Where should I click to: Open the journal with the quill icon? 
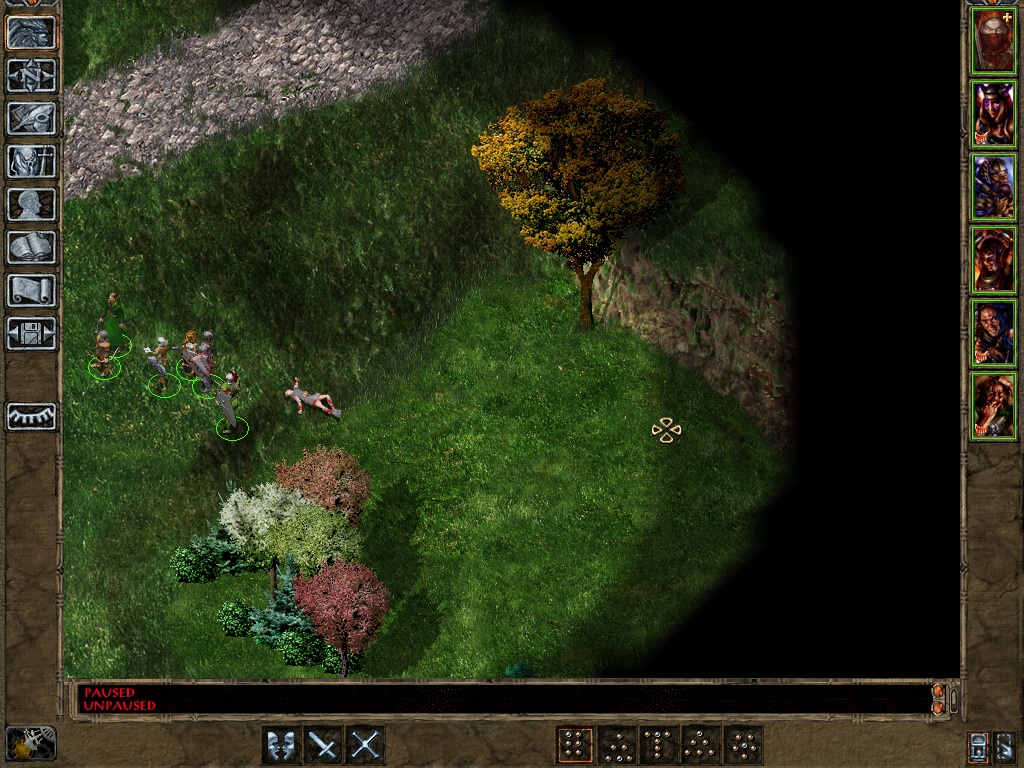coord(32,118)
